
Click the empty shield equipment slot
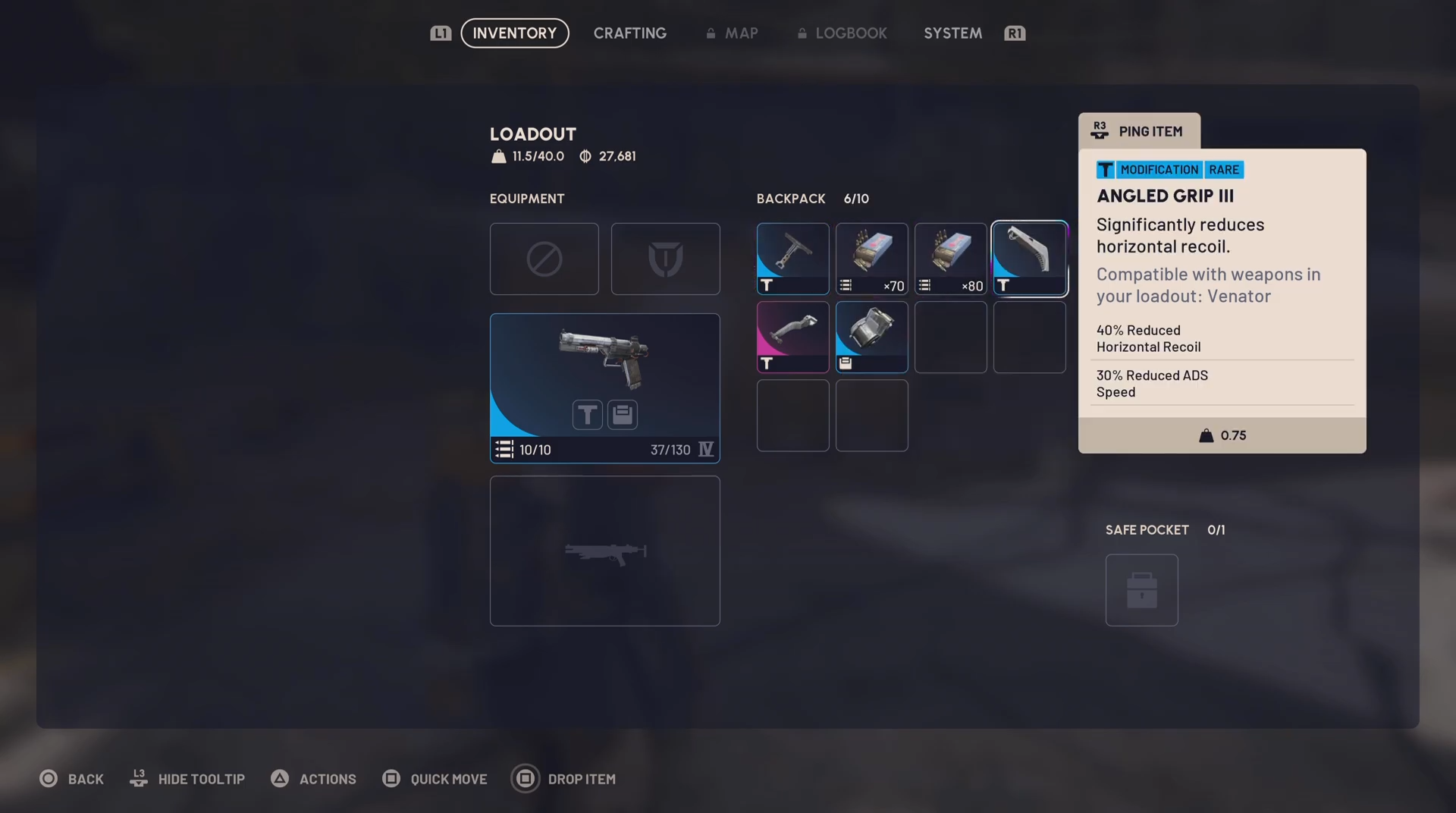click(665, 259)
